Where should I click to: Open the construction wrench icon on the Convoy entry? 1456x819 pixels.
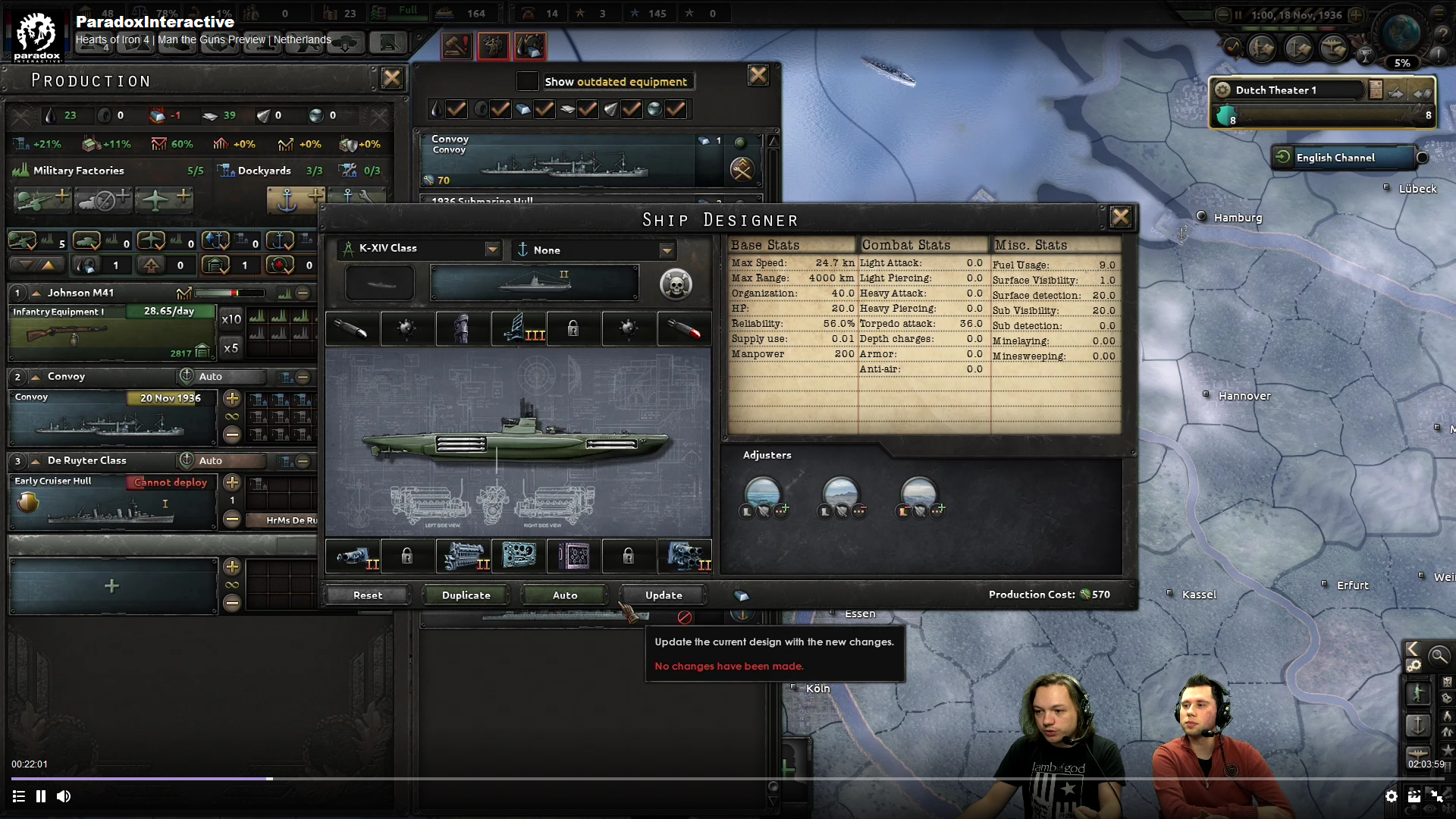pyautogui.click(x=742, y=170)
